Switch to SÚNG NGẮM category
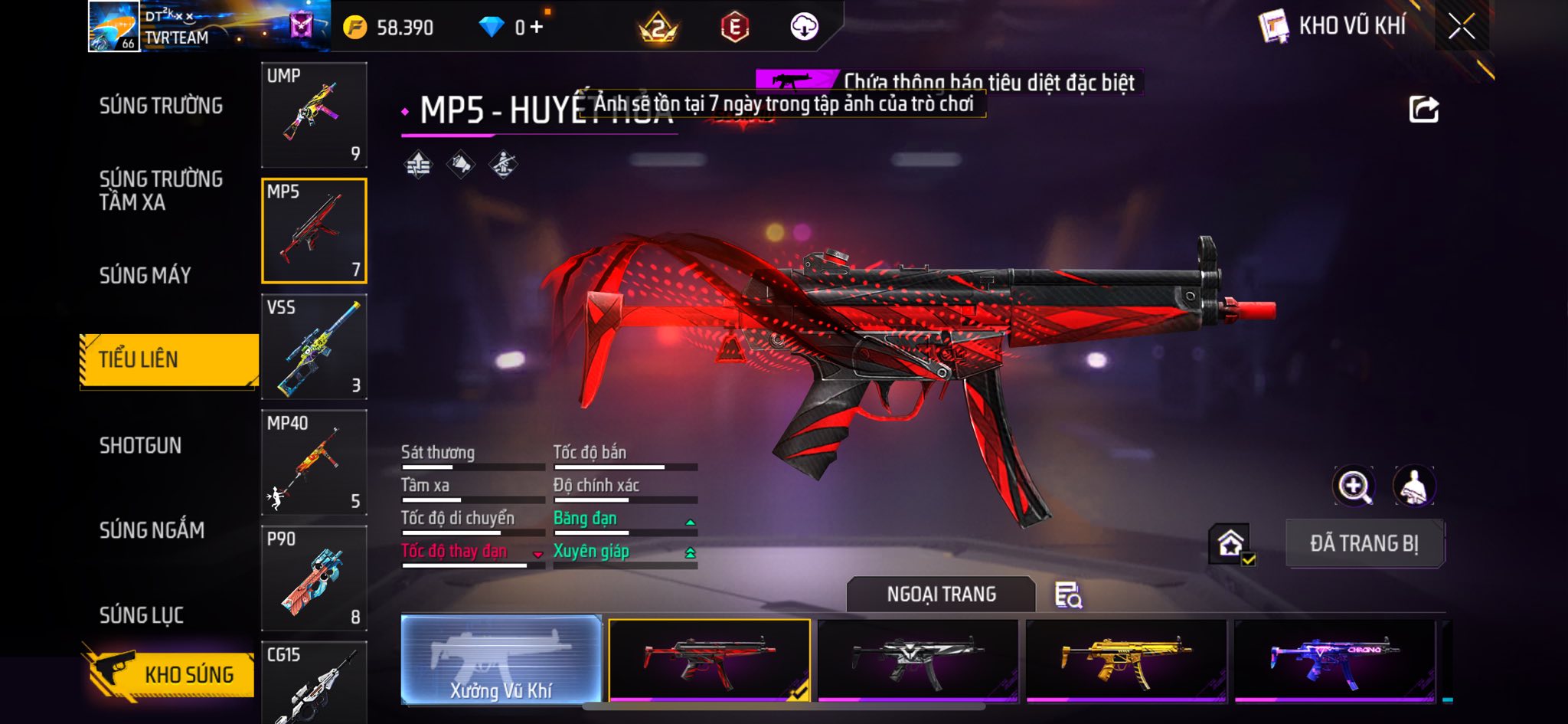The width and height of the screenshot is (1568, 724). 152,529
